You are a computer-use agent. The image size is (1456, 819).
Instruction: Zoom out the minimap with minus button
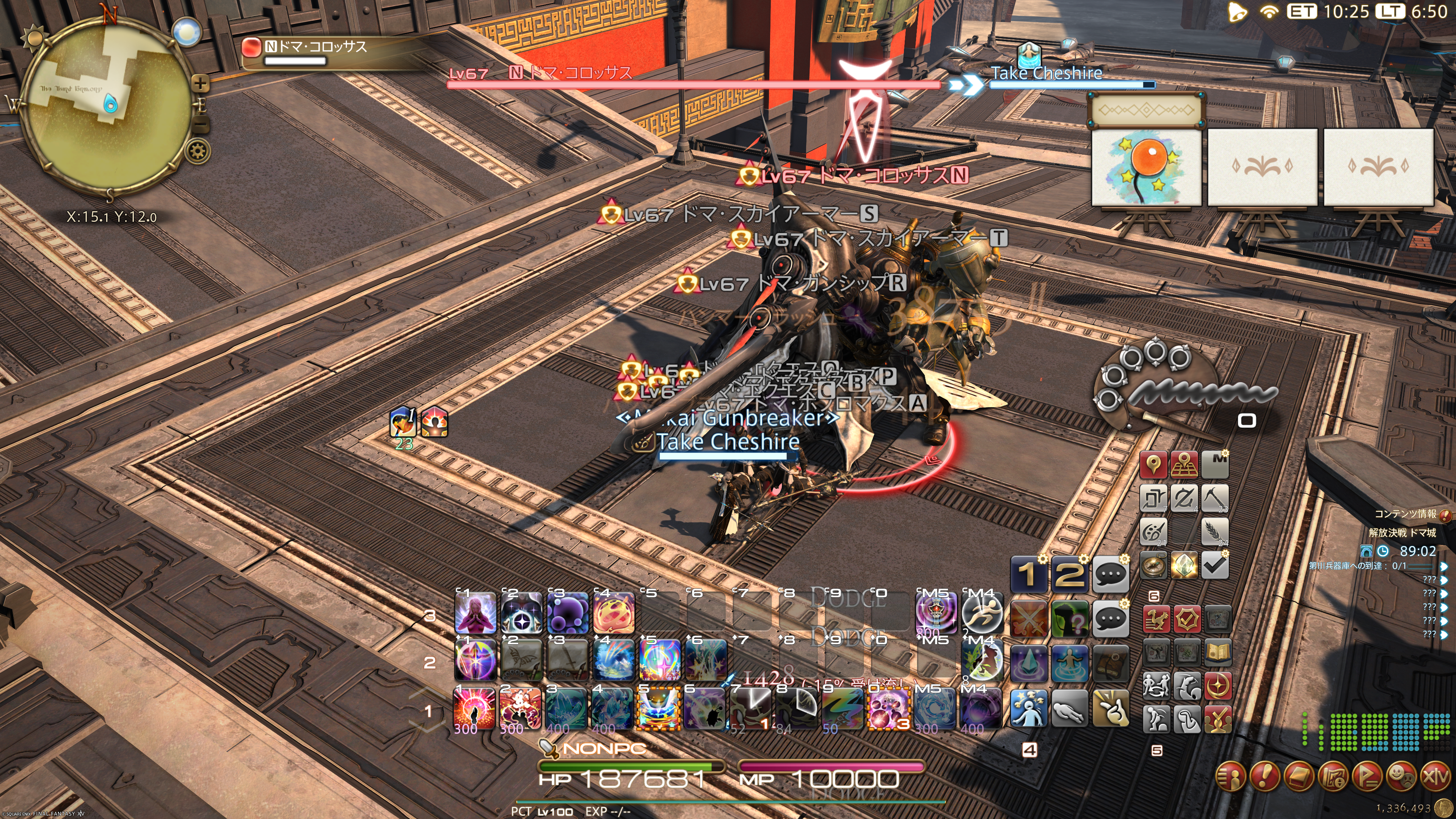click(202, 124)
